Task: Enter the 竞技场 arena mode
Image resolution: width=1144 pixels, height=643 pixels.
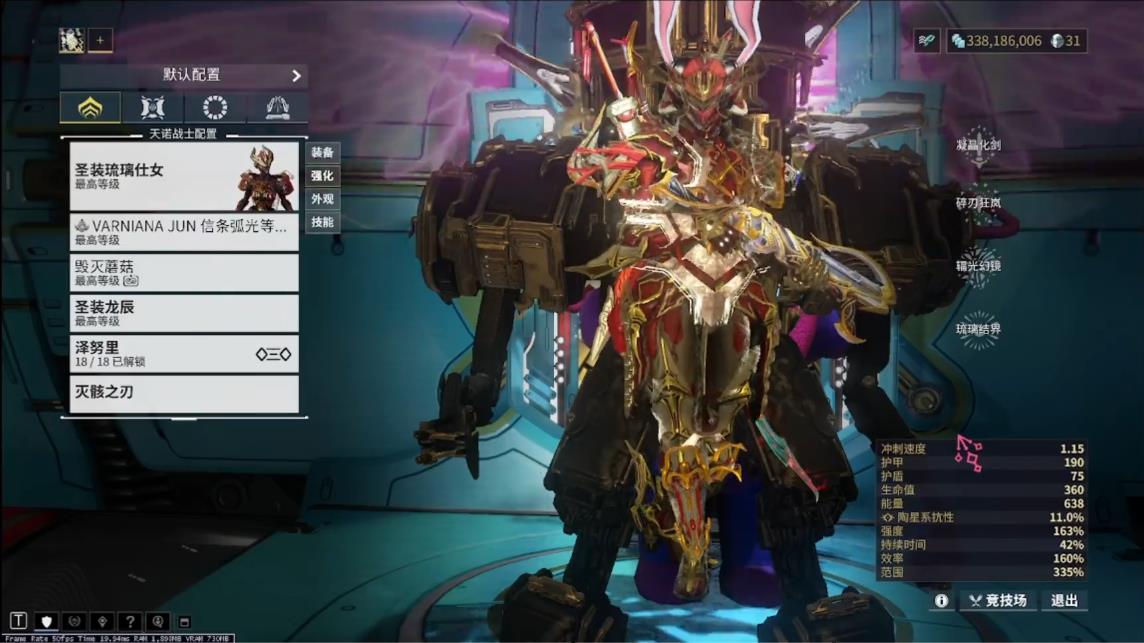Action: [997, 601]
